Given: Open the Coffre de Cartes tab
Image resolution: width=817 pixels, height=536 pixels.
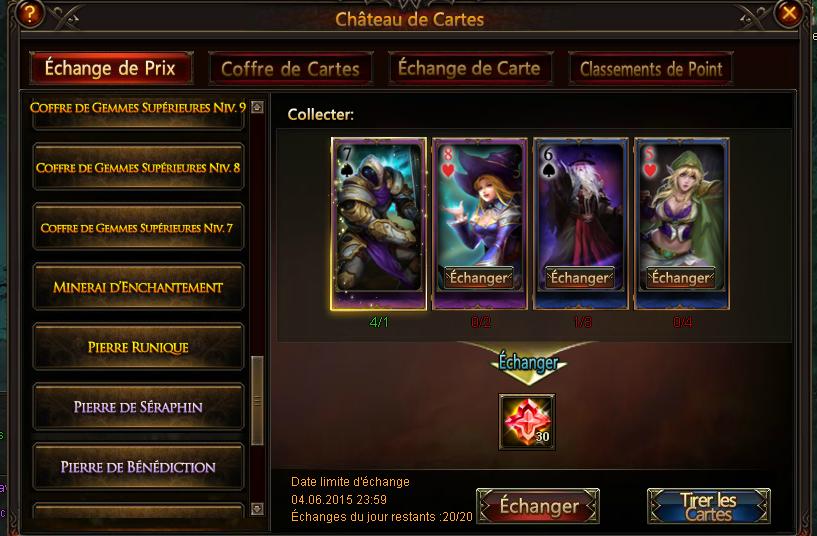Looking at the screenshot, I should pos(290,69).
